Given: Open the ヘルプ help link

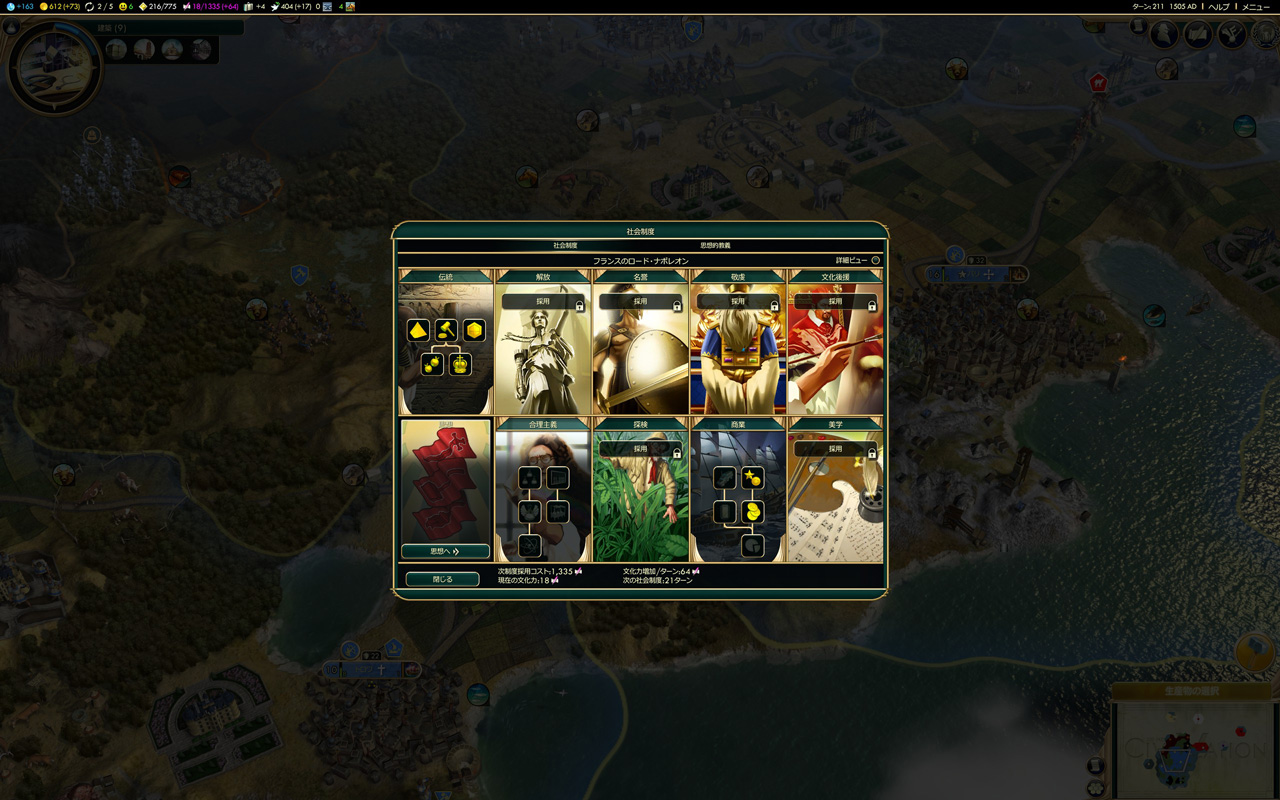Looking at the screenshot, I should point(1218,7).
